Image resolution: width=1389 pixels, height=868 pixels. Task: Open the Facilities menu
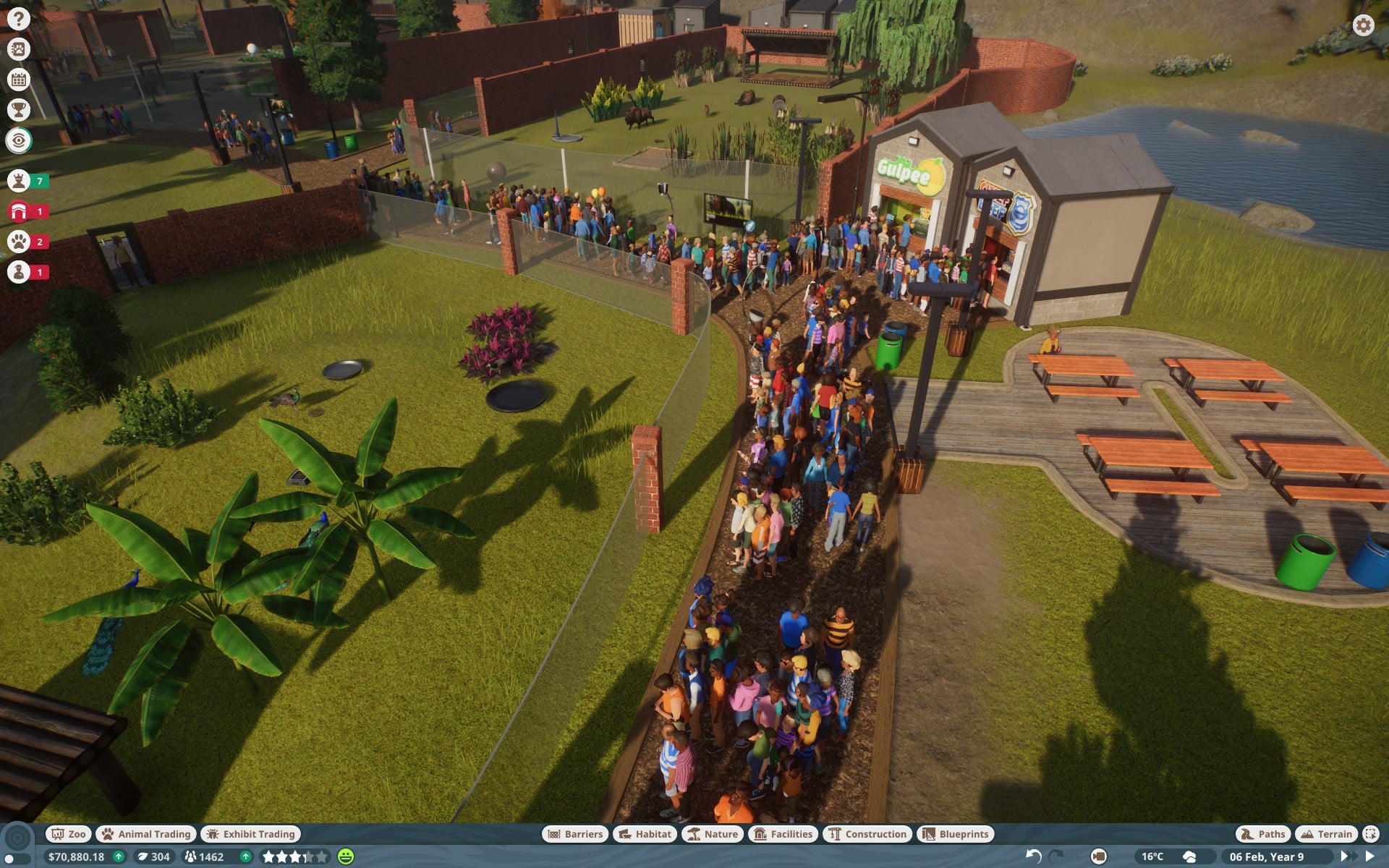click(x=783, y=834)
